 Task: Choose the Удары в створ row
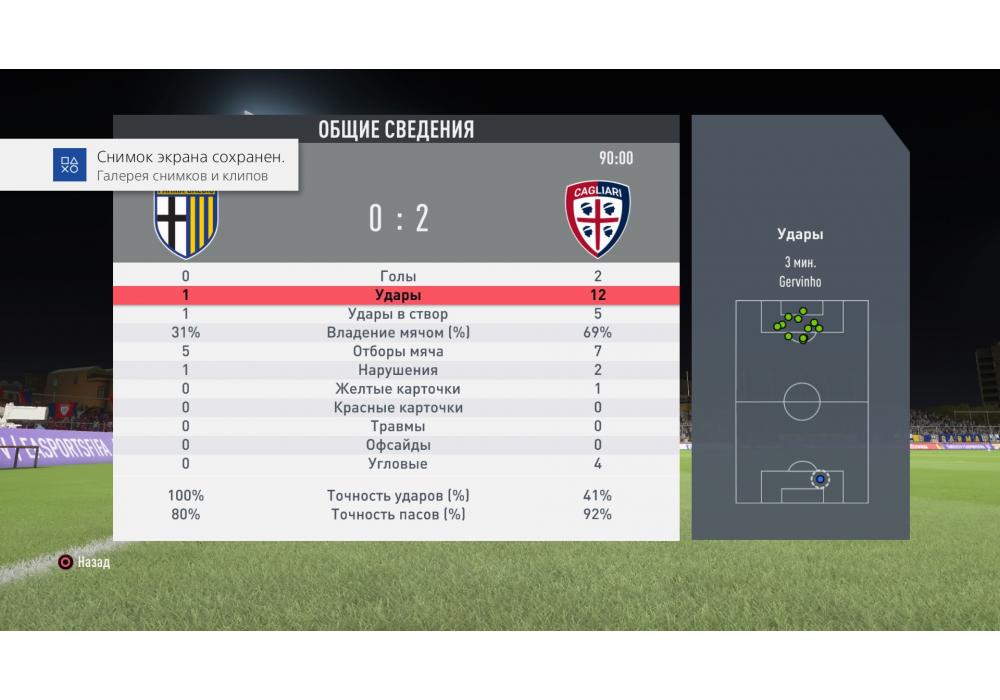pyautogui.click(x=397, y=314)
